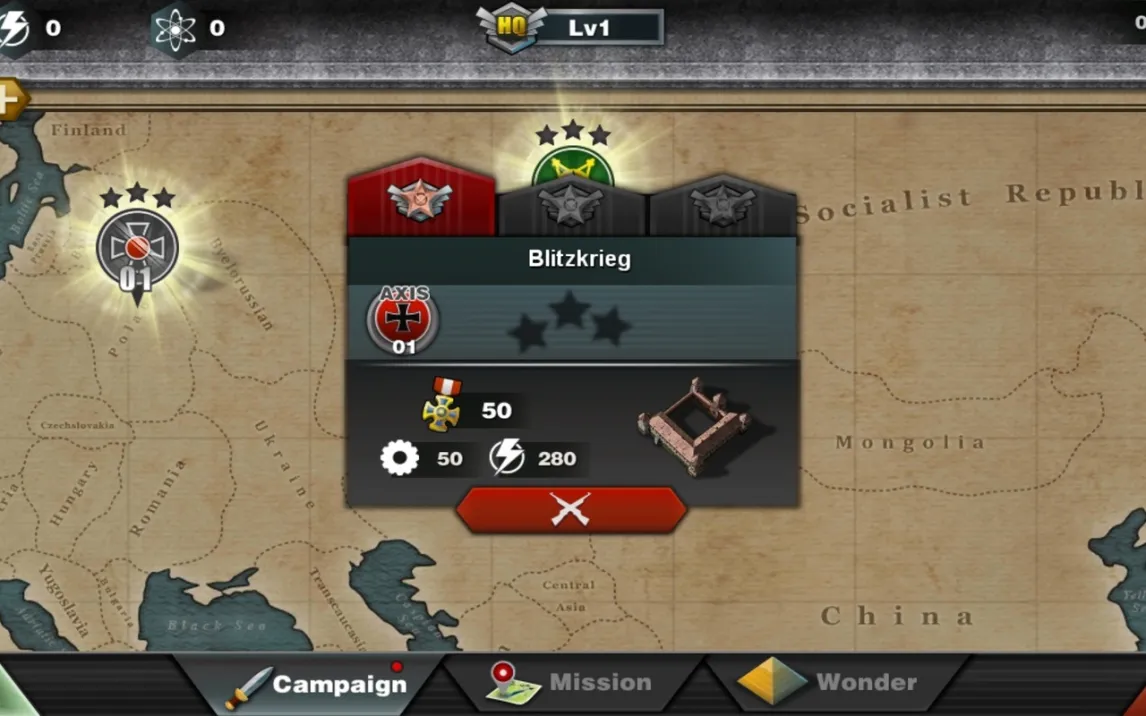
Task: Select the red star rank tab
Action: (x=421, y=201)
